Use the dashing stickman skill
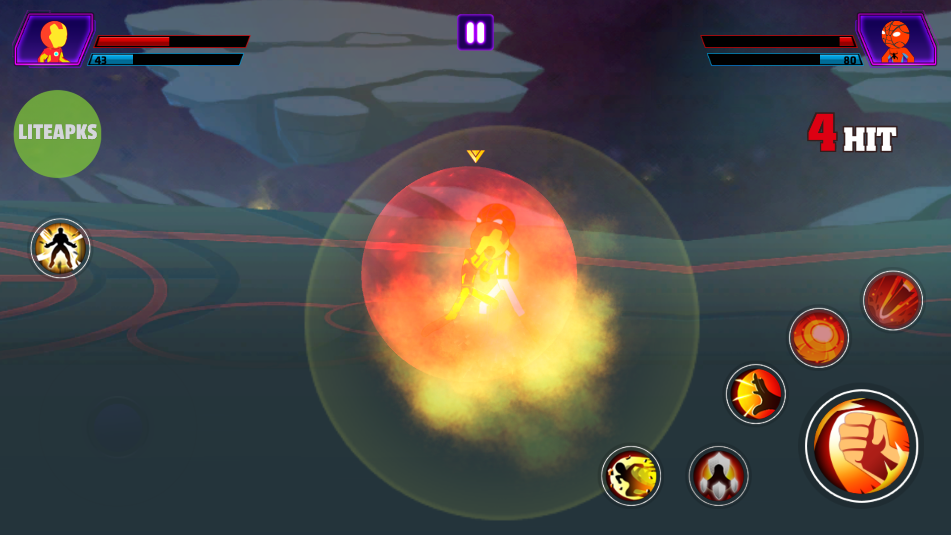 point(631,476)
